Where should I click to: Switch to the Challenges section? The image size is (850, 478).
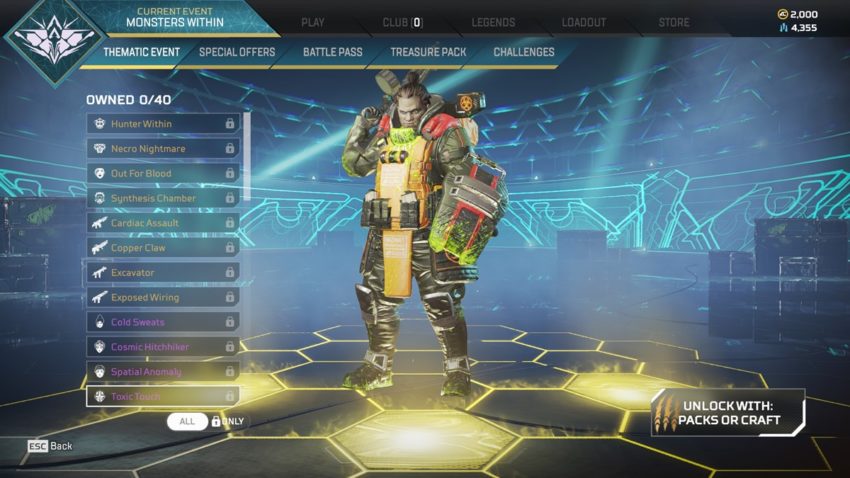(523, 52)
